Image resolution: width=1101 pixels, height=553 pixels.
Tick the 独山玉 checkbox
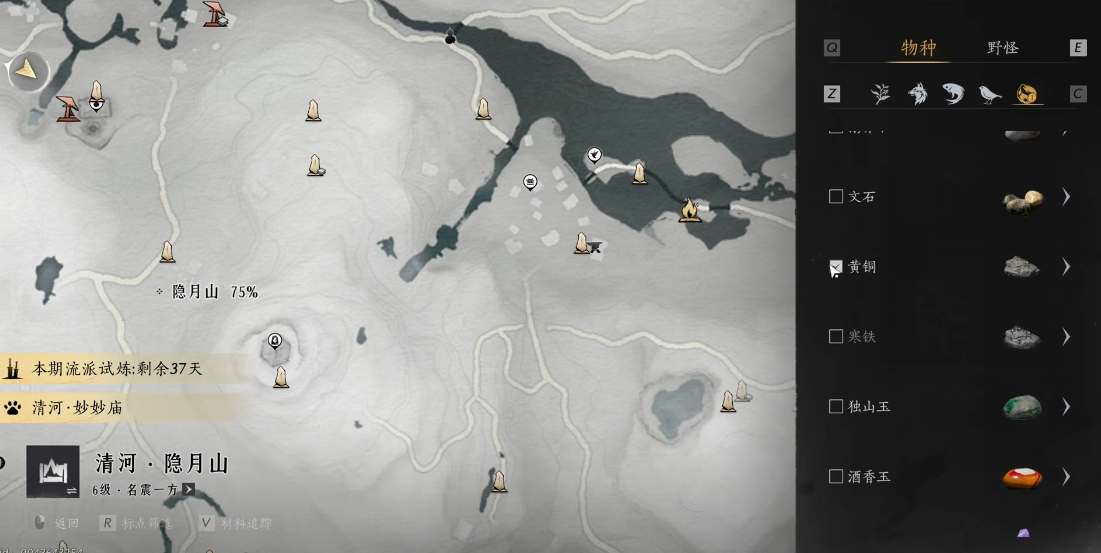point(836,407)
